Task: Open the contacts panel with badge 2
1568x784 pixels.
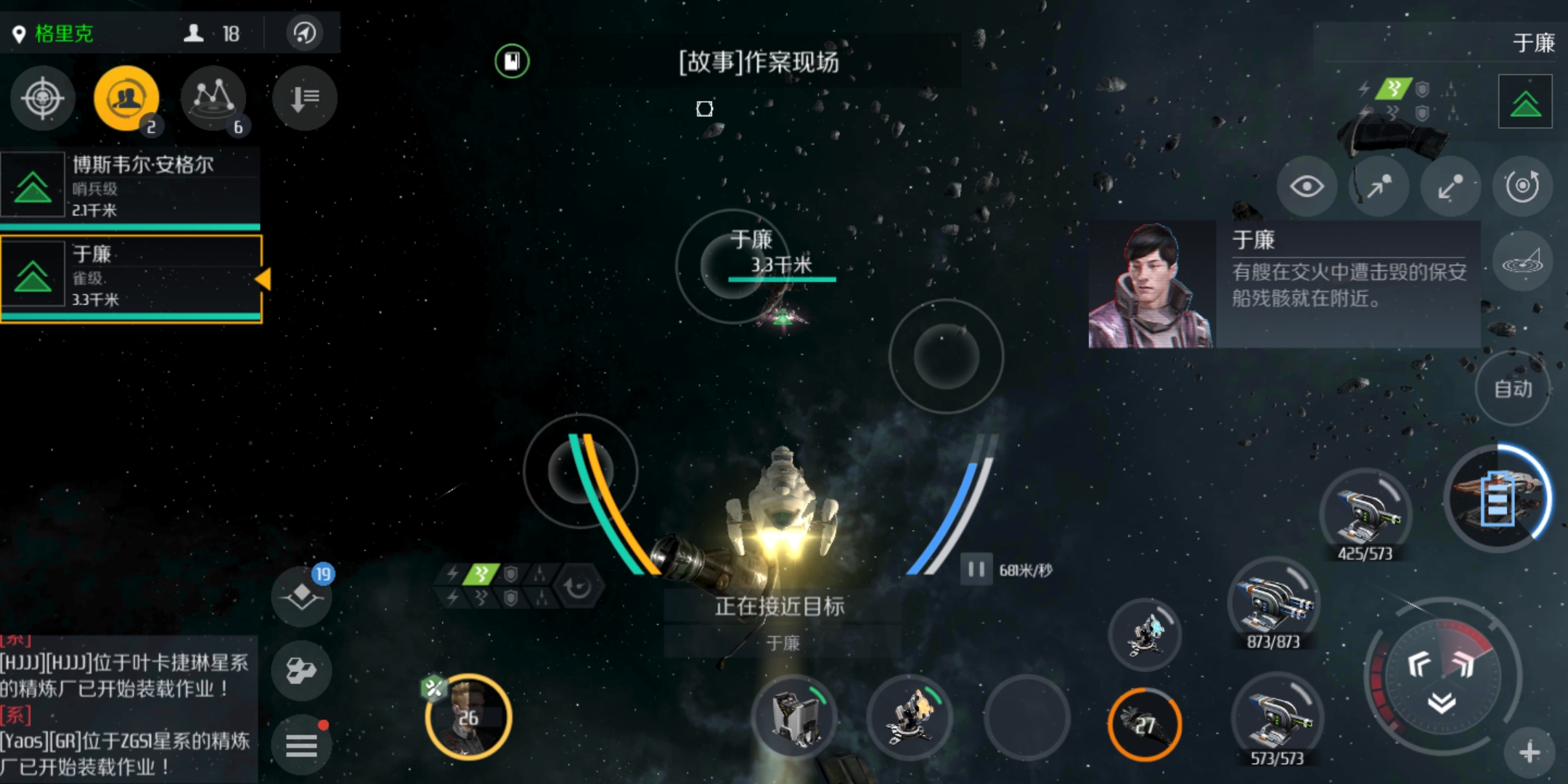Action: tap(126, 96)
